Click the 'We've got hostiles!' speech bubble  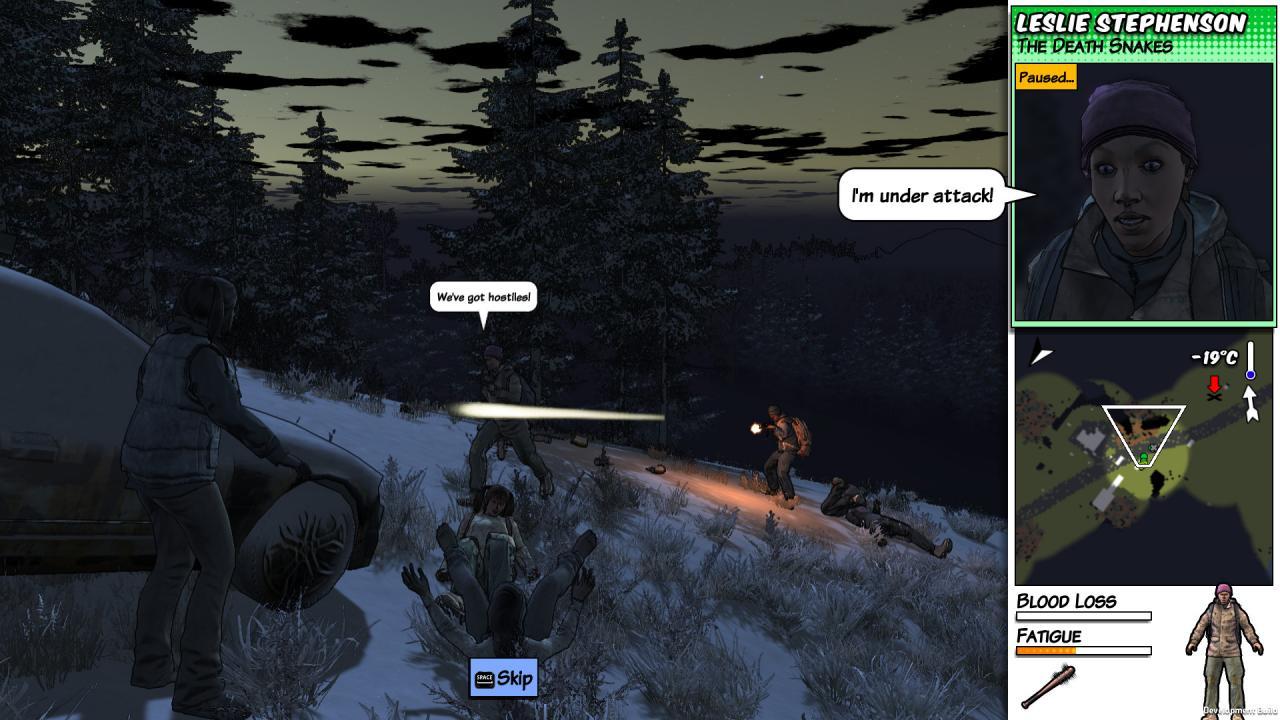(485, 296)
